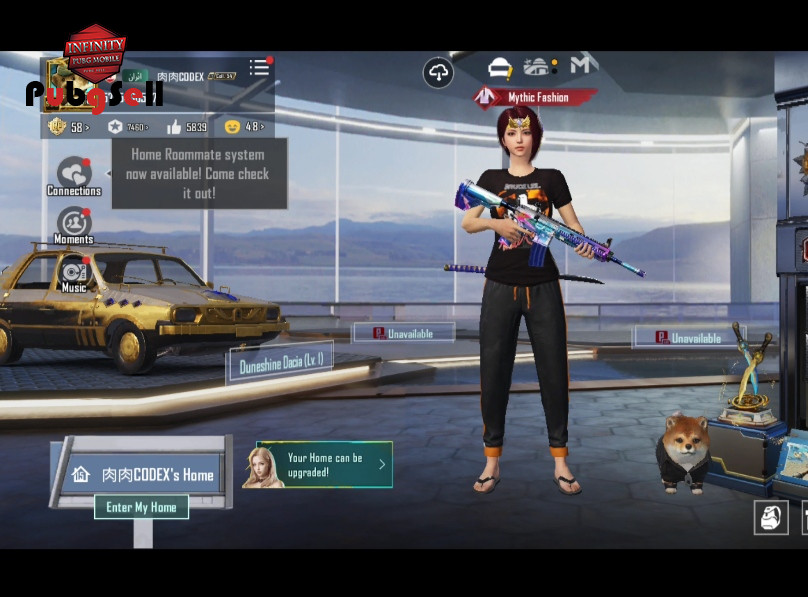Screen dimensions: 808x597
Task: View the thumbs-up likes count 5839
Action: tap(187, 127)
